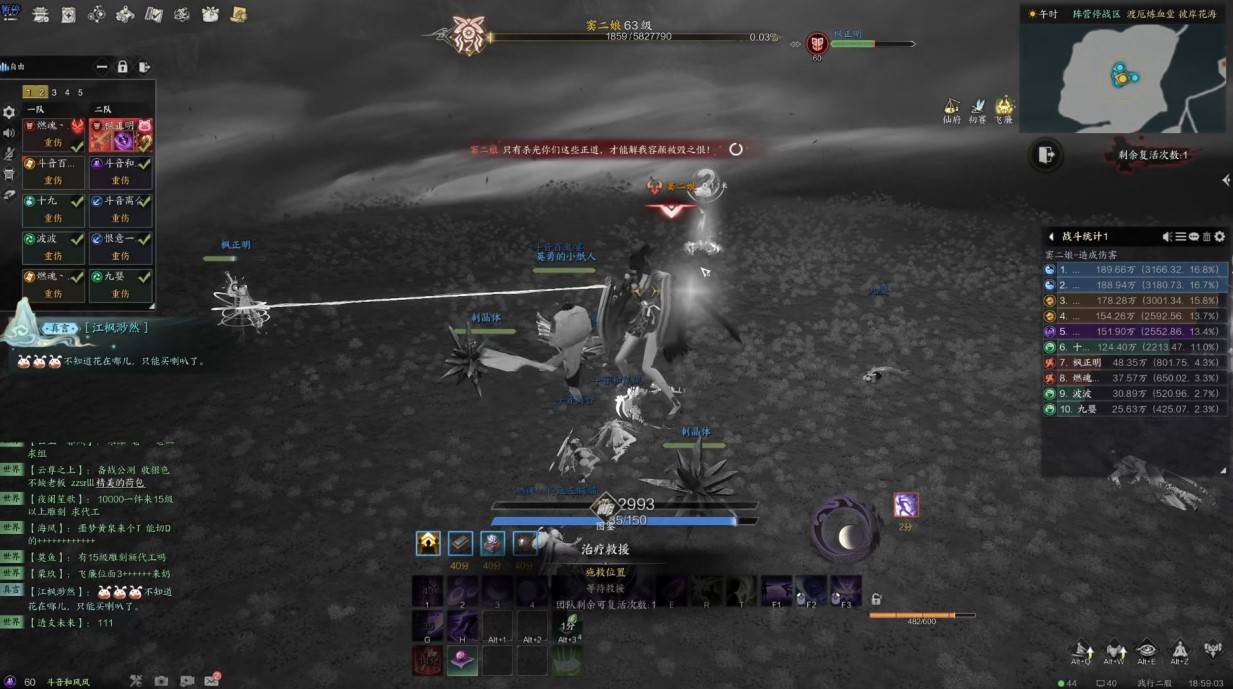
Task: Minimize the raid team panel
Action: [101, 67]
